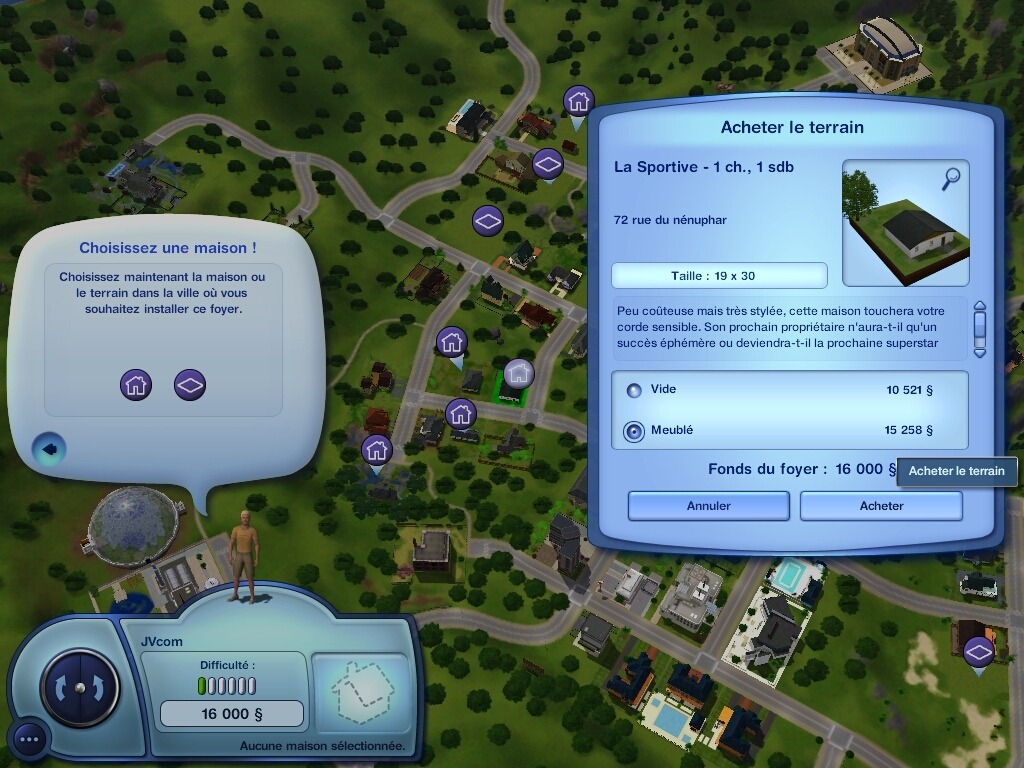The width and height of the screenshot is (1024, 768).
Task: Cancel with the Annuler button
Action: (x=708, y=506)
